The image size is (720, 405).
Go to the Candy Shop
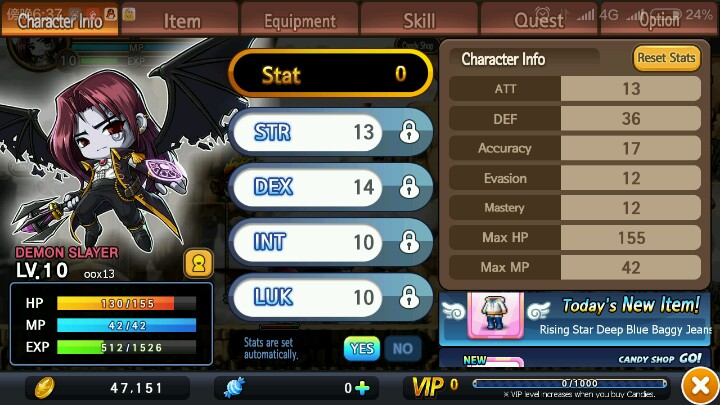click(x=660, y=357)
